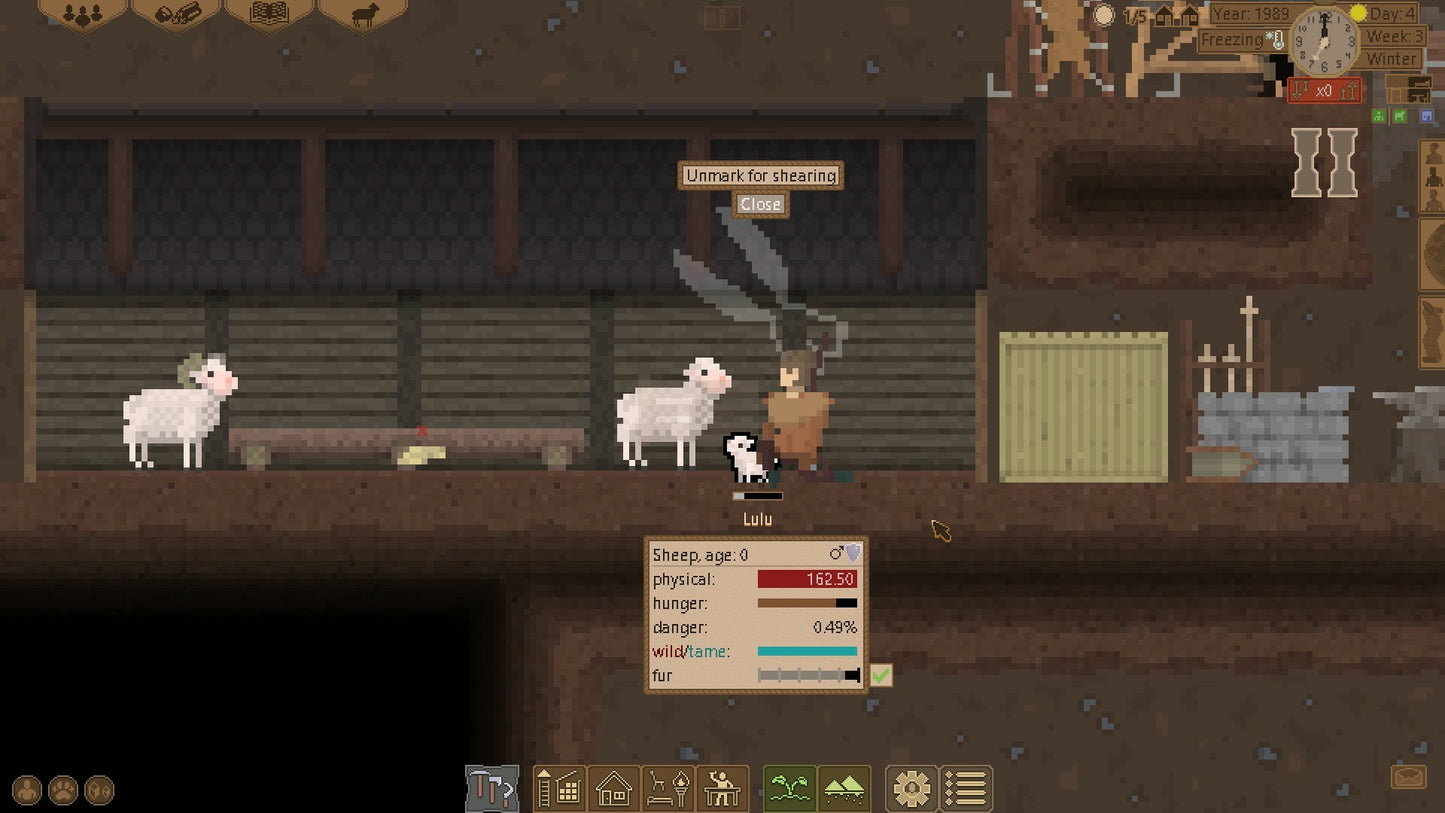Open the furniture and torch menu
This screenshot has width=1445, height=813.
point(667,790)
